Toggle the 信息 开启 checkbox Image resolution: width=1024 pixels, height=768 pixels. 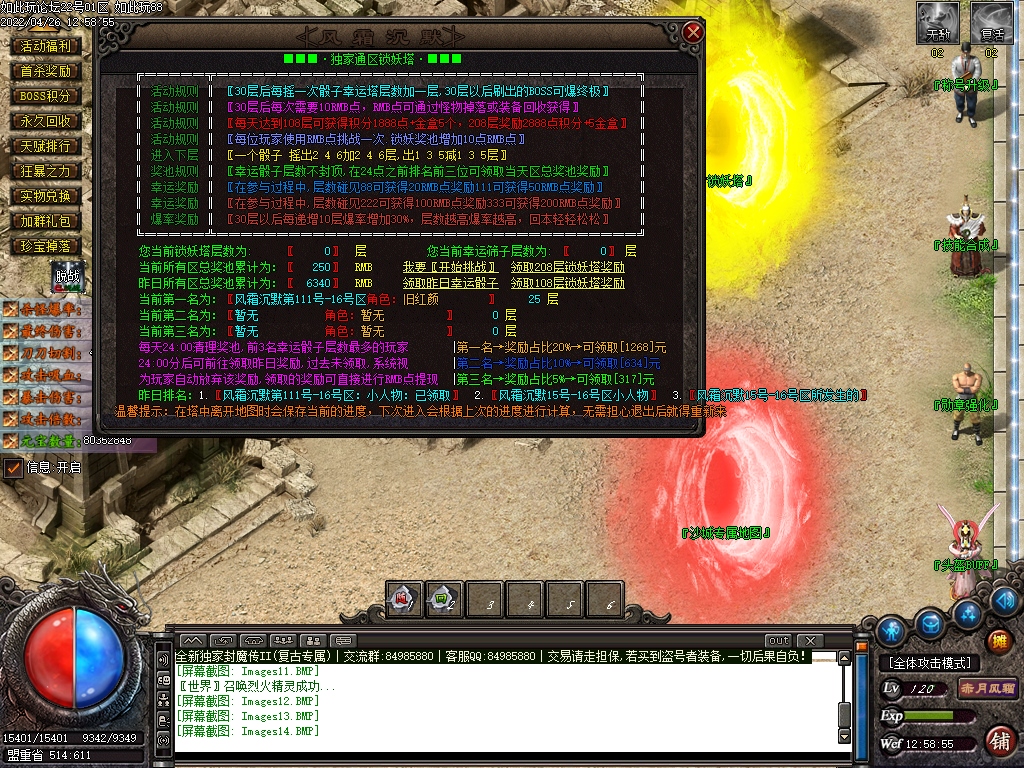pos(13,467)
